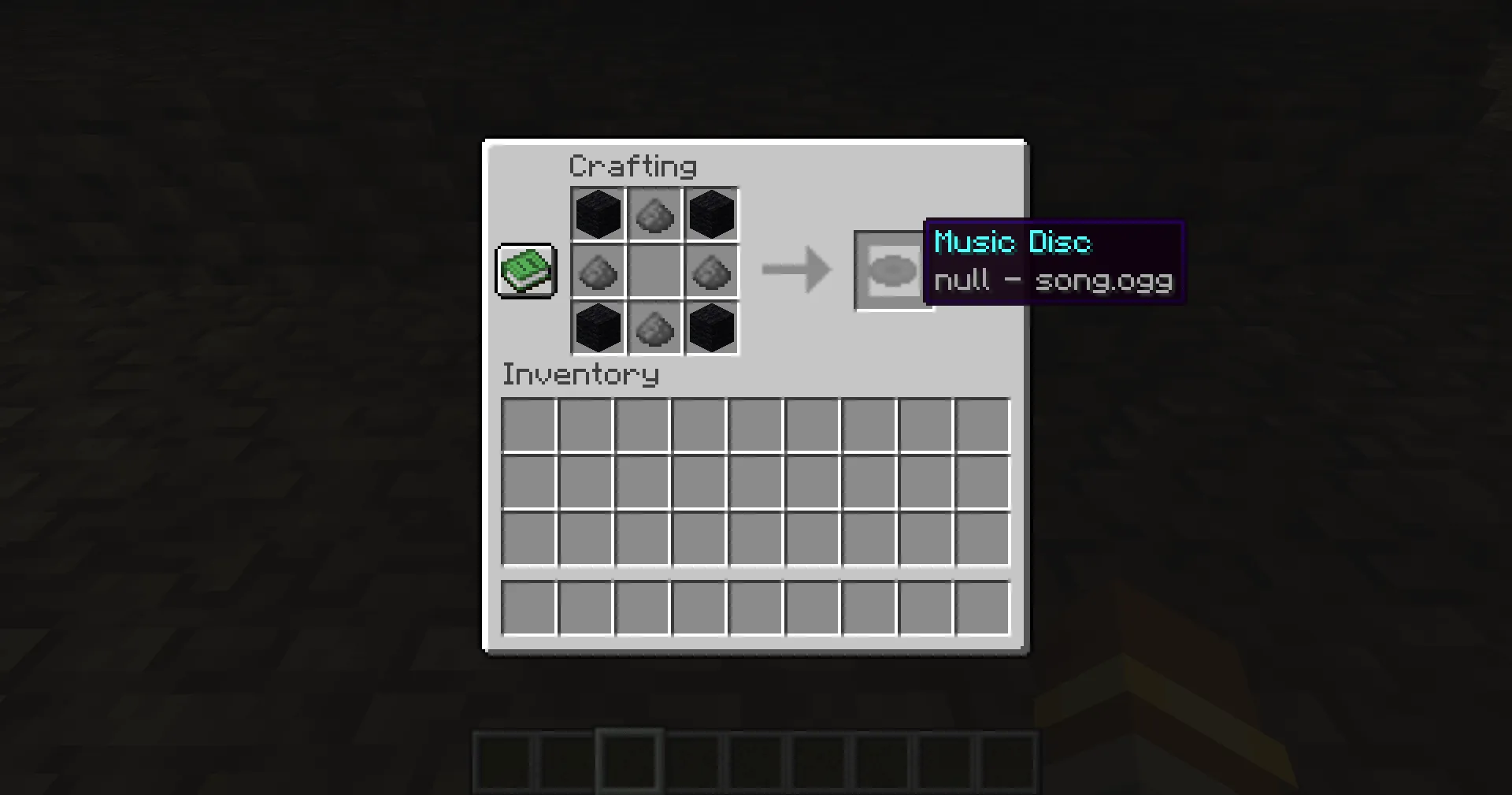The width and height of the screenshot is (1512, 795).
Task: Select the gunpowder in the bottom-middle crafting slot
Action: tap(654, 329)
